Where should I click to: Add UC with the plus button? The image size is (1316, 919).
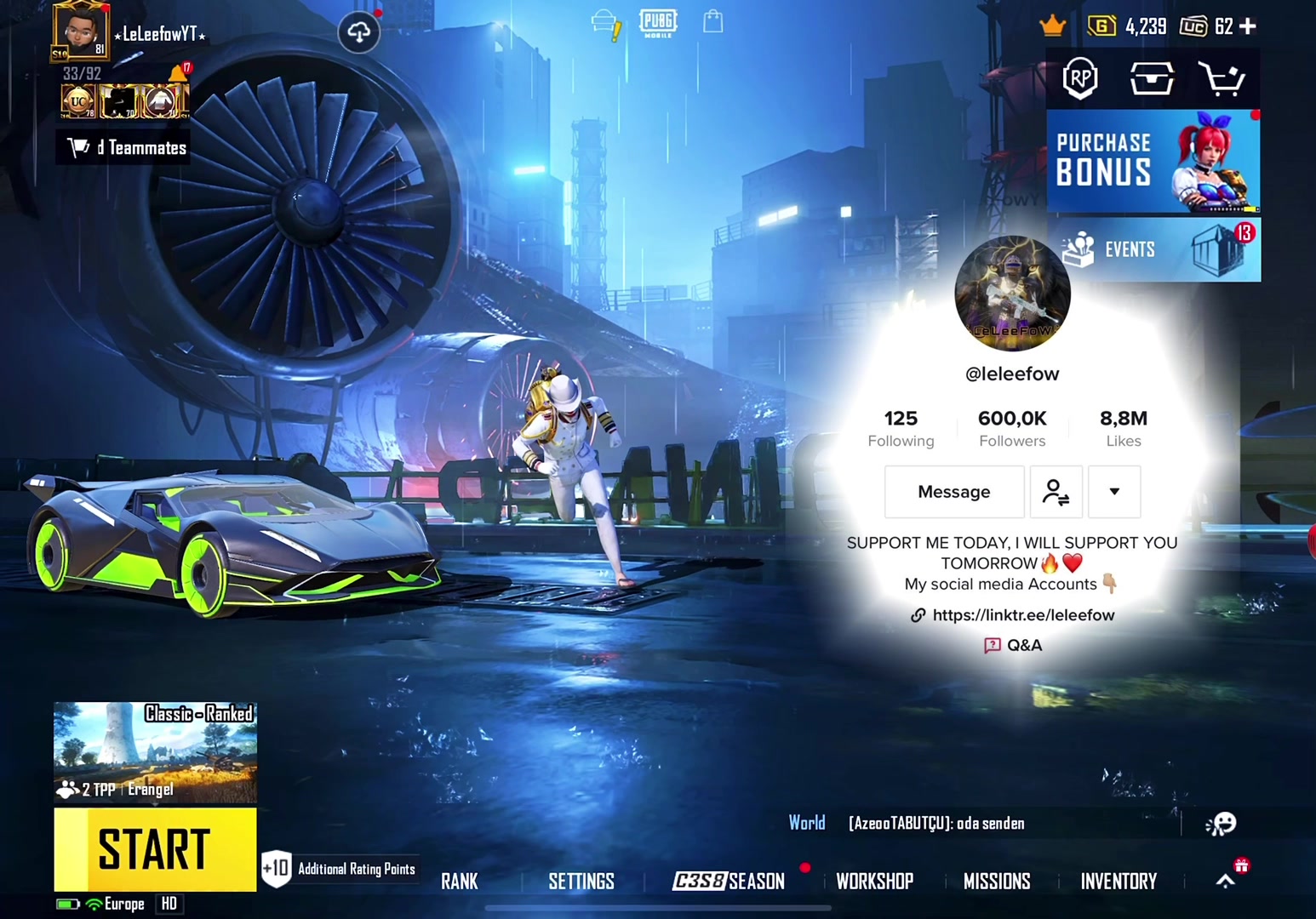click(1248, 26)
